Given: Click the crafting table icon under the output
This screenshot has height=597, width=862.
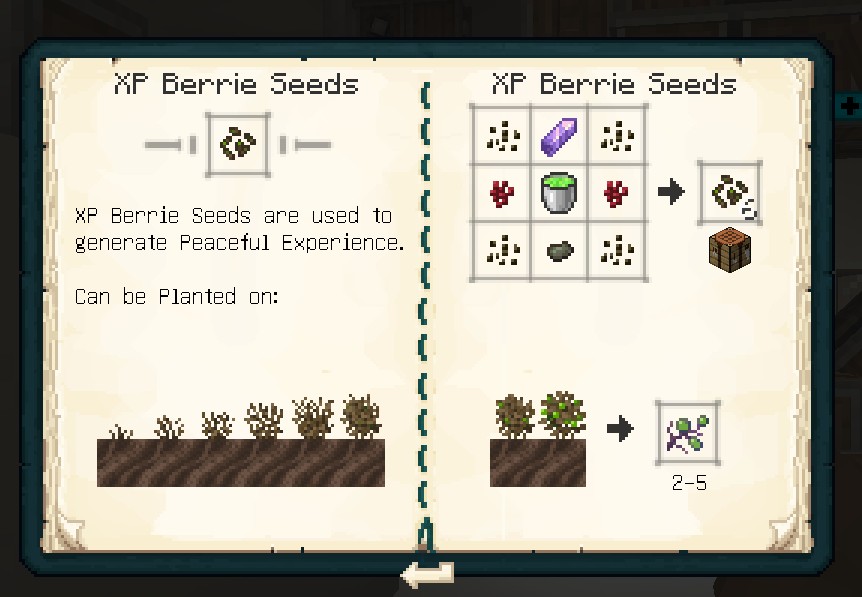Looking at the screenshot, I should coord(729,248).
